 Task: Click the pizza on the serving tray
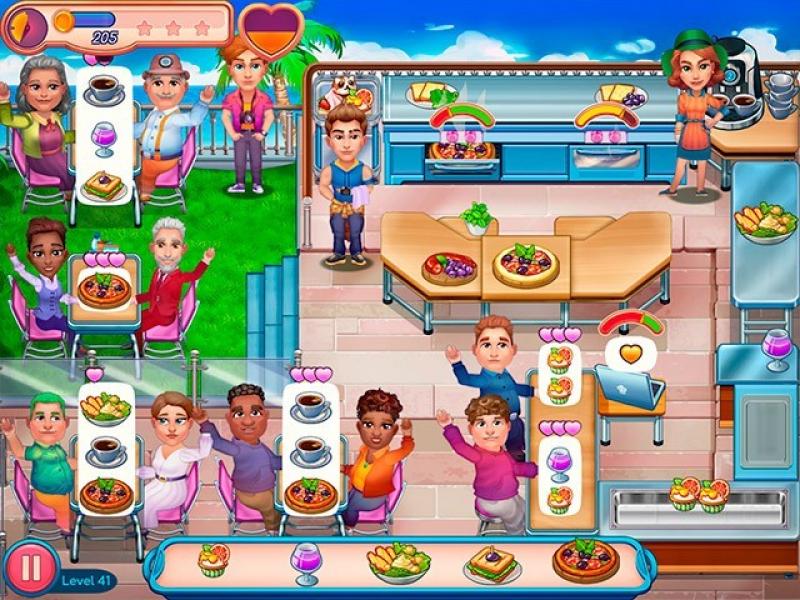click(586, 560)
